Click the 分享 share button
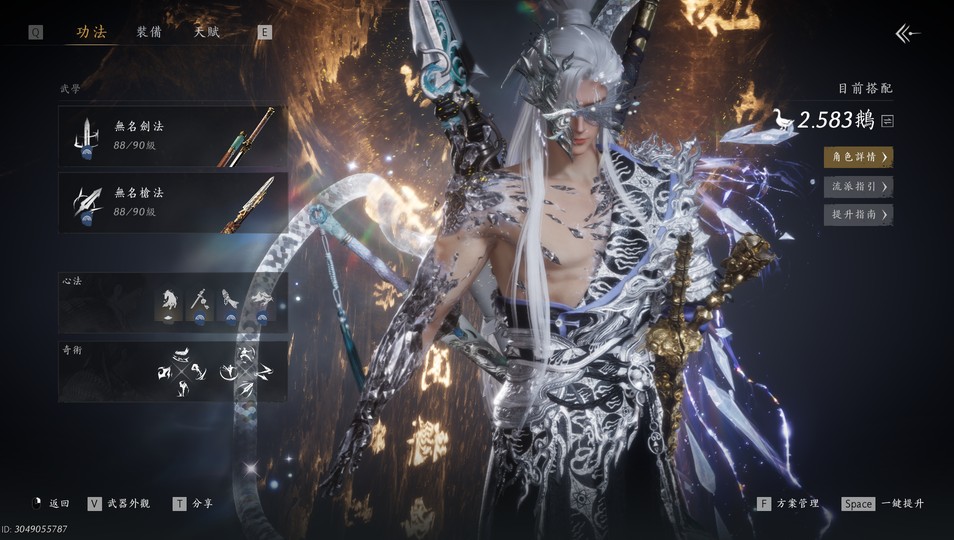Image resolution: width=954 pixels, height=540 pixels. click(194, 504)
